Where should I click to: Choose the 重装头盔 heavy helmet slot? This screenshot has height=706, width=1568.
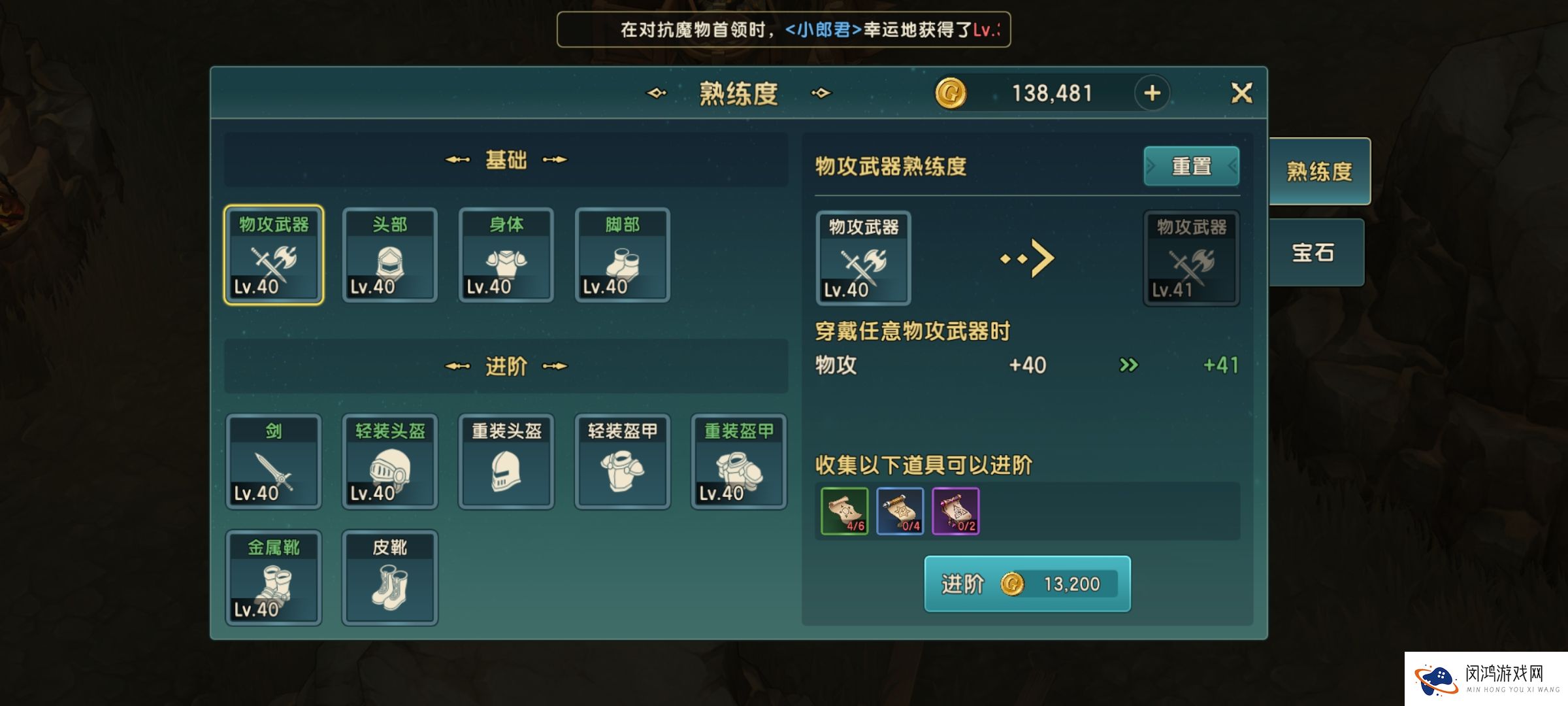(x=506, y=462)
